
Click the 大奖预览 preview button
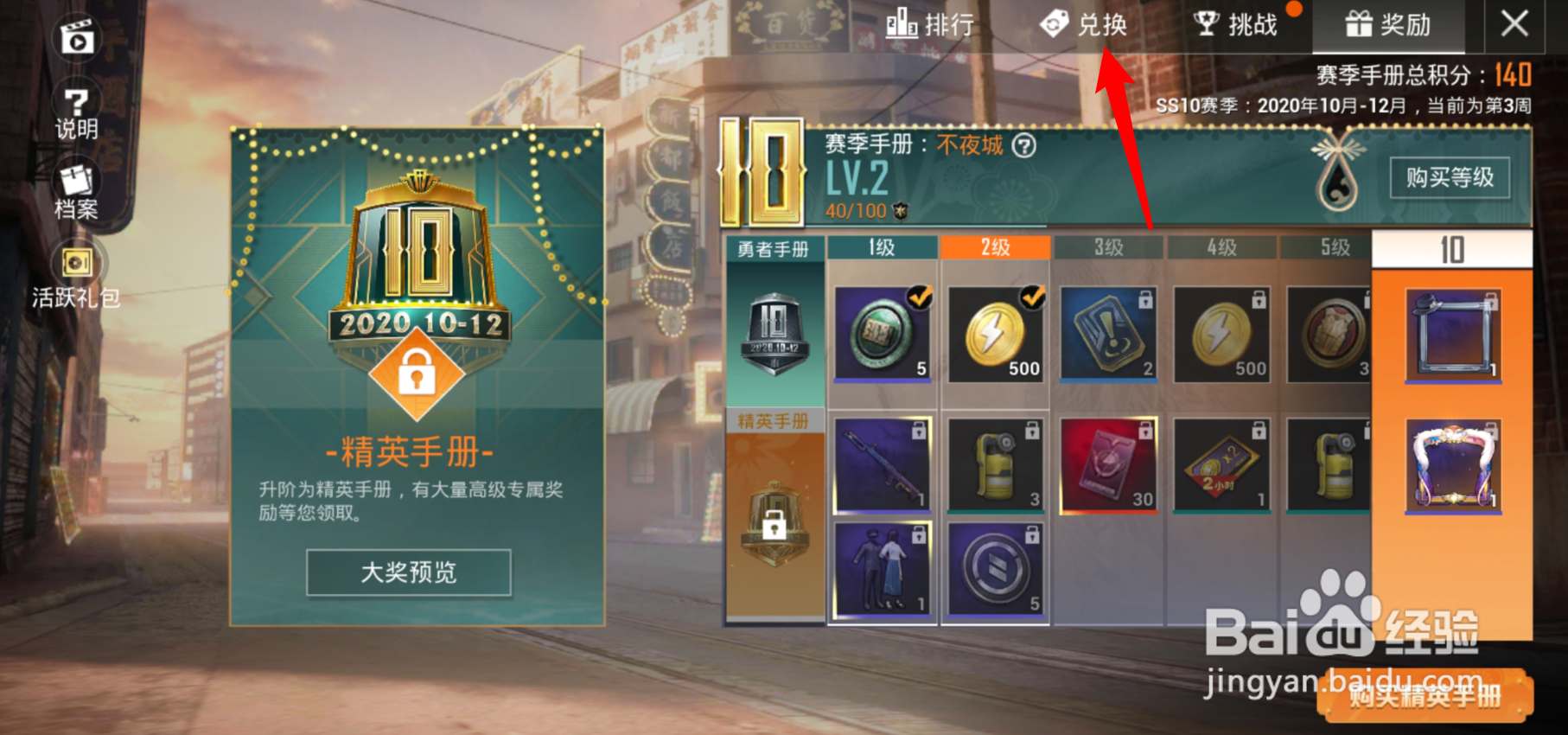pyautogui.click(x=408, y=572)
